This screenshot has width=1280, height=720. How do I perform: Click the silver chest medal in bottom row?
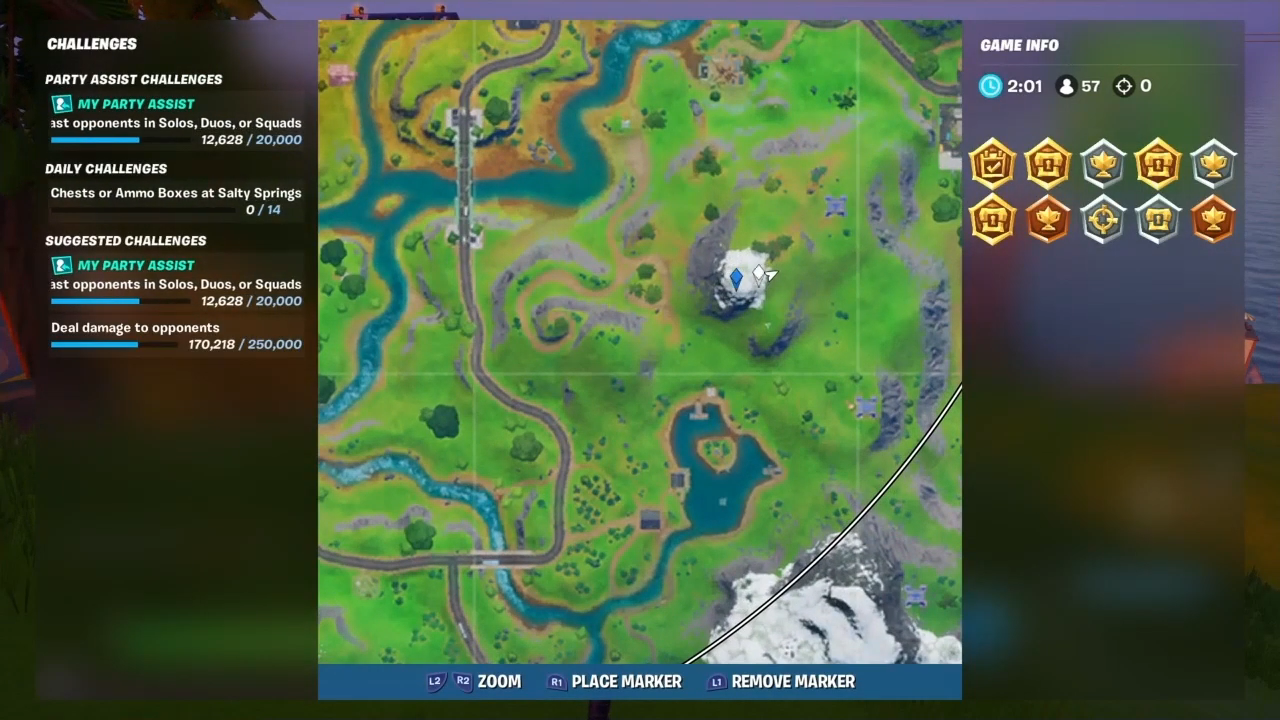[x=1157, y=220]
